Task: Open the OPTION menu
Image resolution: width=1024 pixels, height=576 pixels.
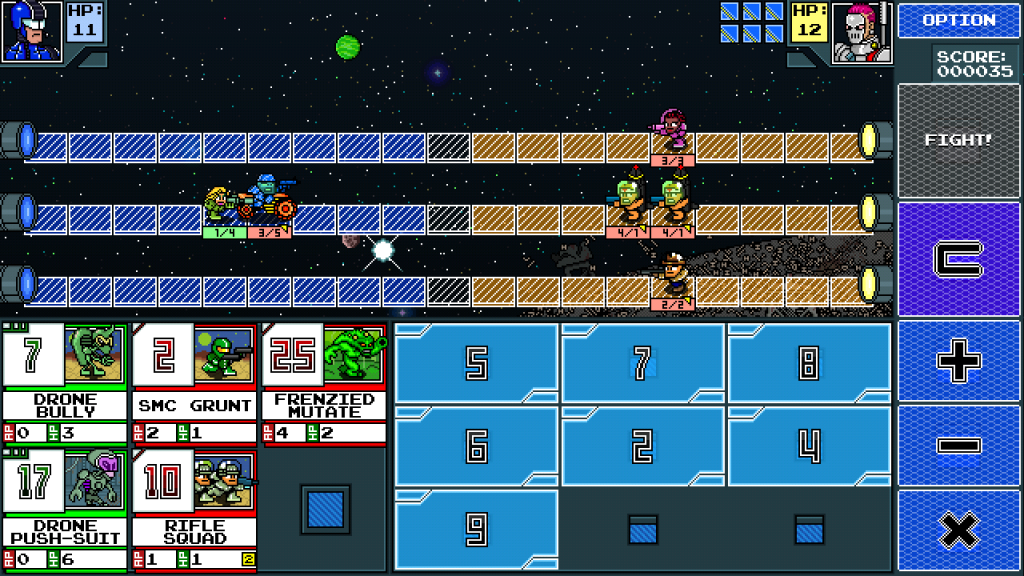Action: [959, 20]
